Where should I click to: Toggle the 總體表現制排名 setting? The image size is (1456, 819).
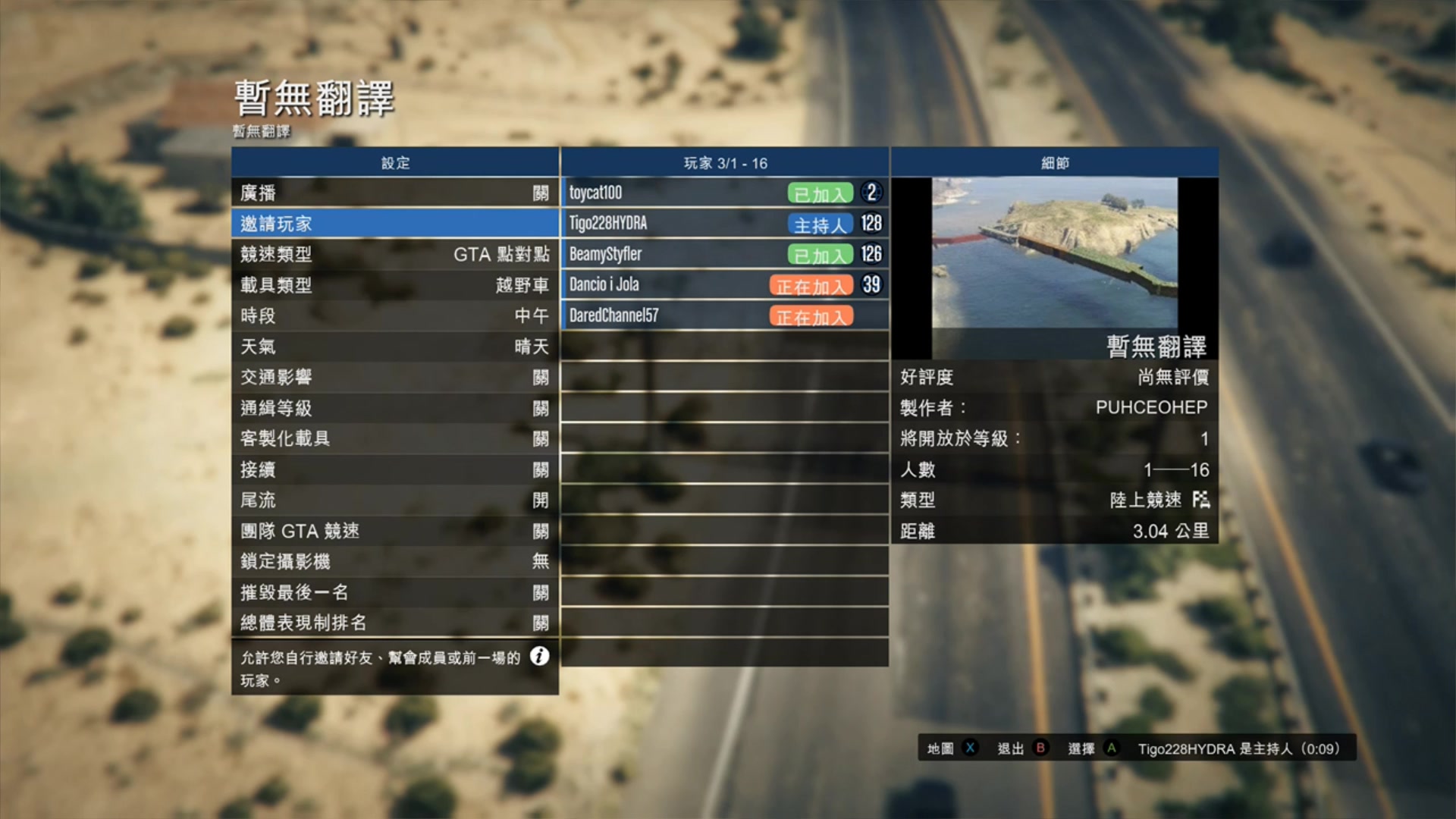pos(394,623)
